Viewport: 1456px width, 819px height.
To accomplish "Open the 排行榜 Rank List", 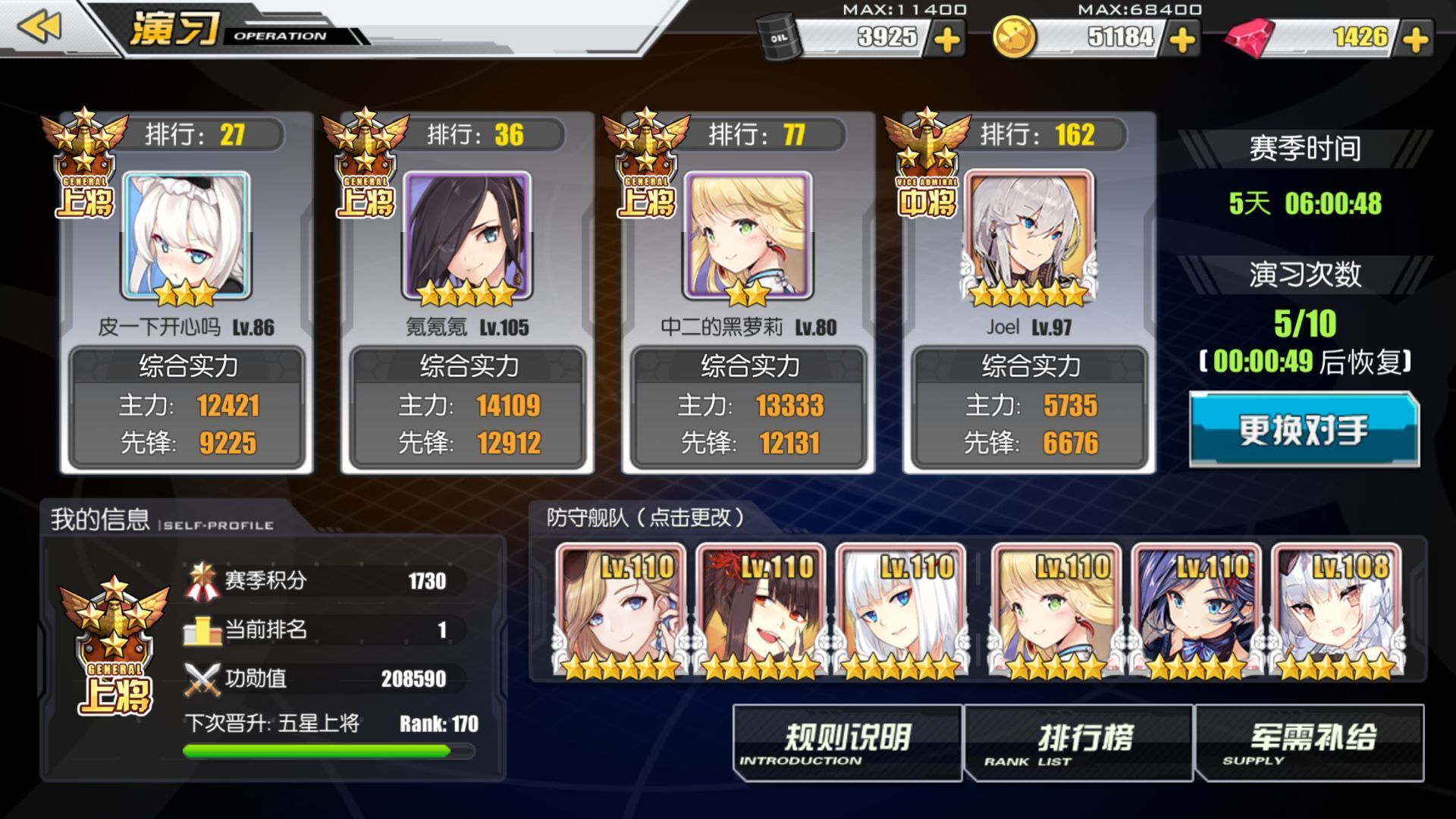I will pyautogui.click(x=1078, y=743).
